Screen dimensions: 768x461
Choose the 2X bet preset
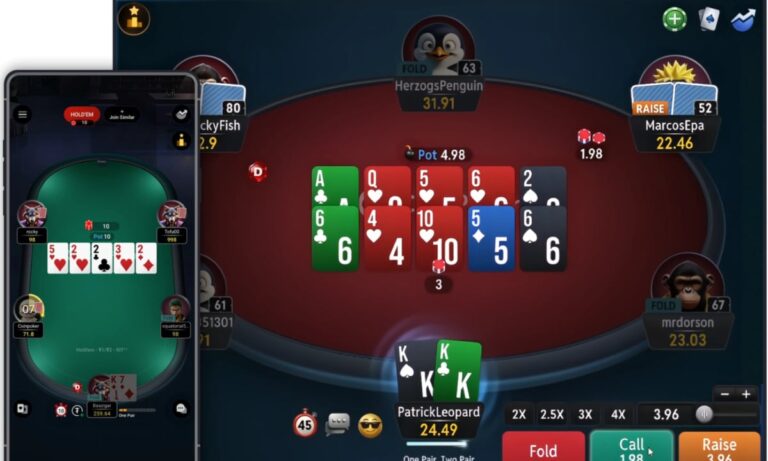click(519, 414)
